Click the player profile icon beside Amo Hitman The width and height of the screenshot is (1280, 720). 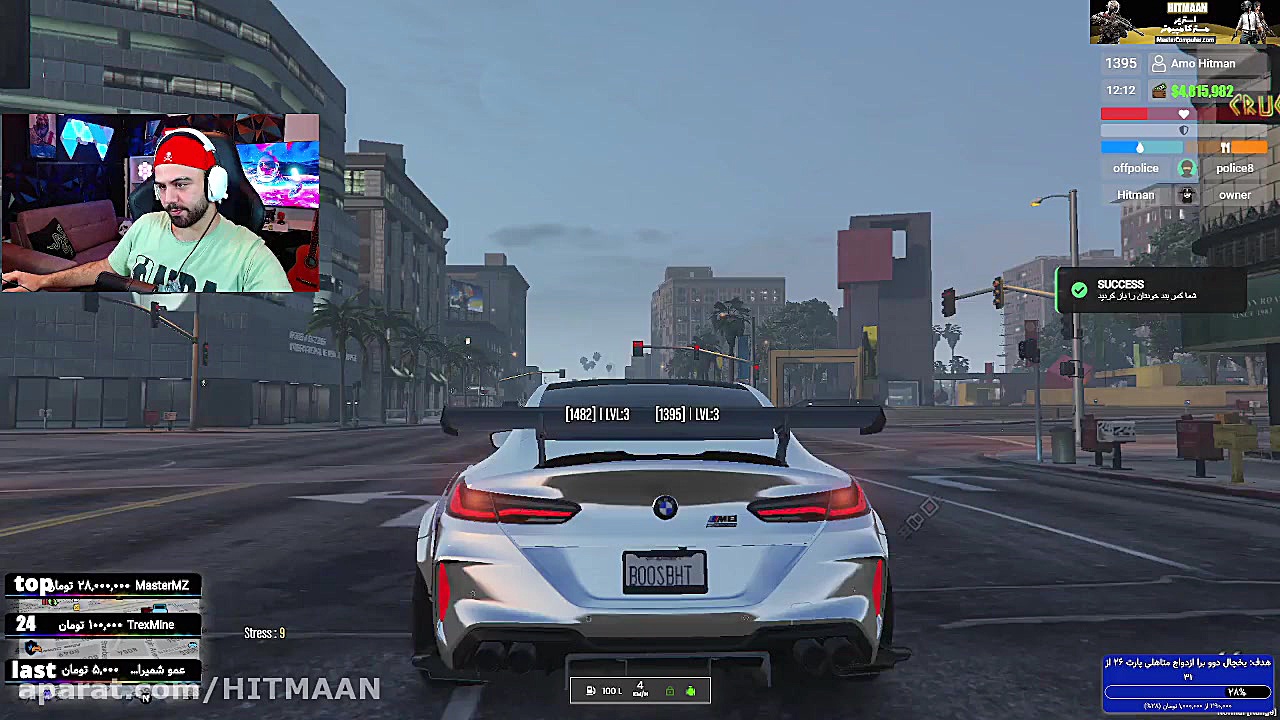[x=1159, y=63]
